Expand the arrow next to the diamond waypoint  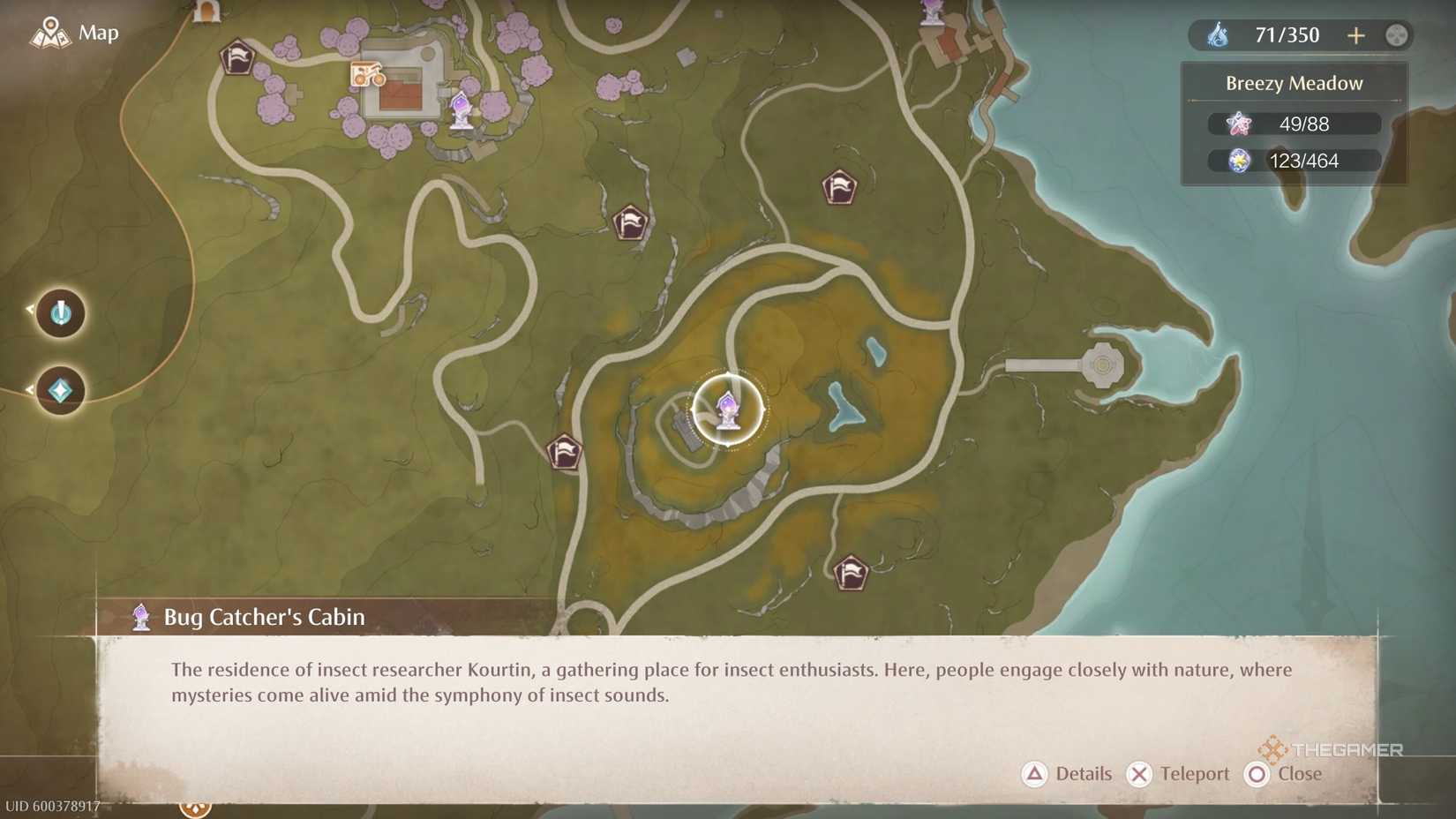[x=31, y=388]
